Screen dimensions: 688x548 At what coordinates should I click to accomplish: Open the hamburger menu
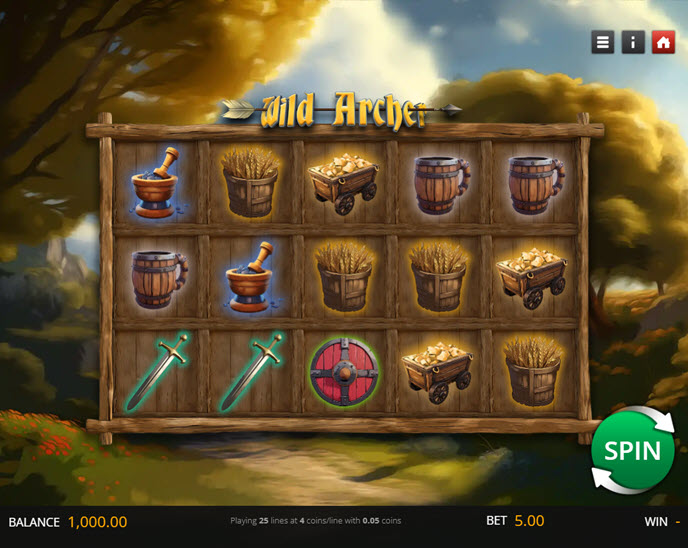[602, 42]
